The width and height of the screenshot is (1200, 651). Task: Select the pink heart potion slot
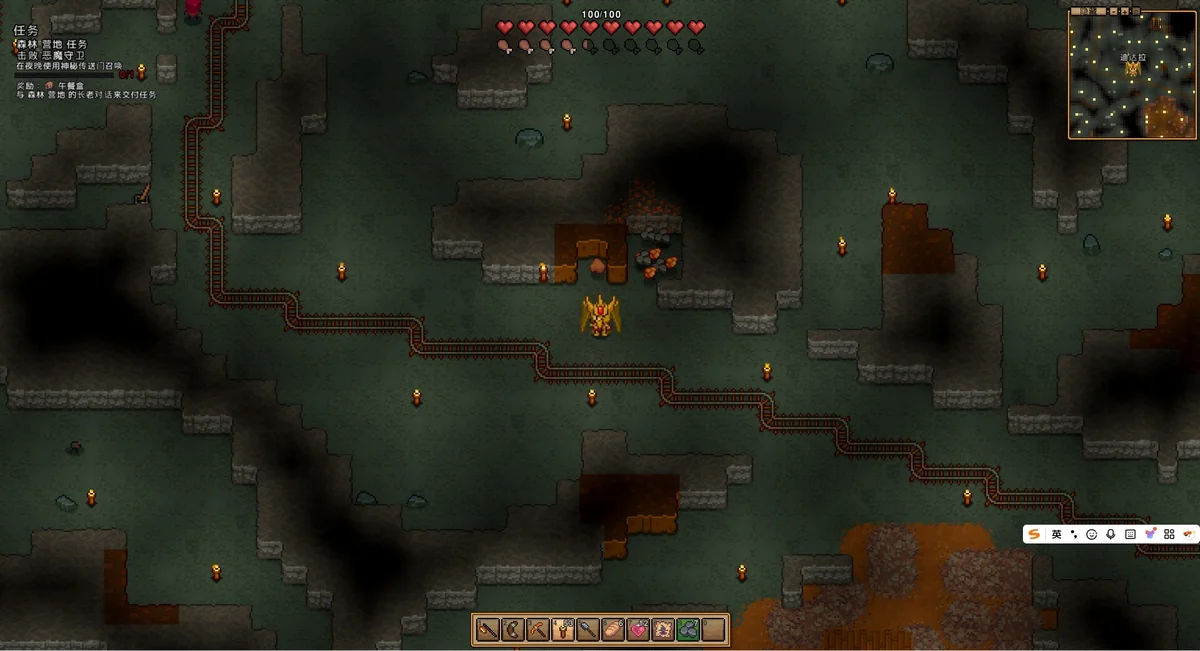[638, 630]
